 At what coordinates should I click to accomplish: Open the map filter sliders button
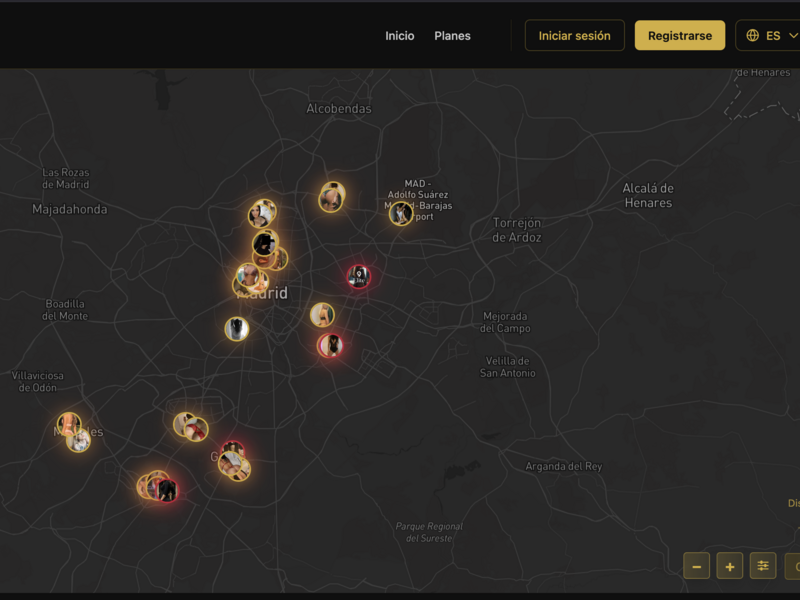click(763, 566)
